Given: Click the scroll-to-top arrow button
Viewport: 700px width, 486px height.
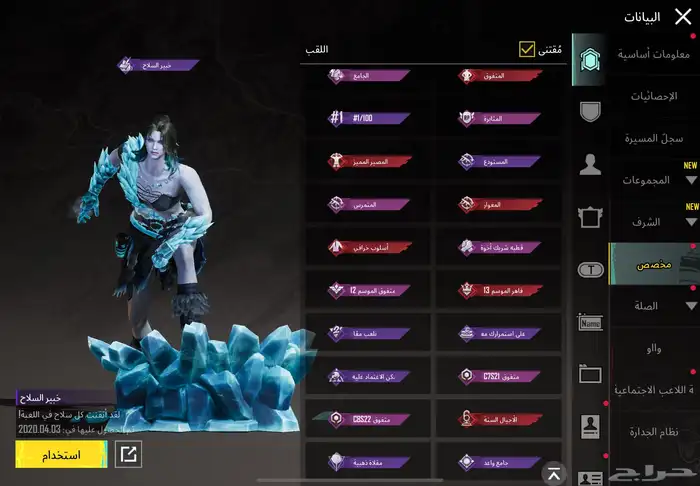Looking at the screenshot, I should [551, 471].
